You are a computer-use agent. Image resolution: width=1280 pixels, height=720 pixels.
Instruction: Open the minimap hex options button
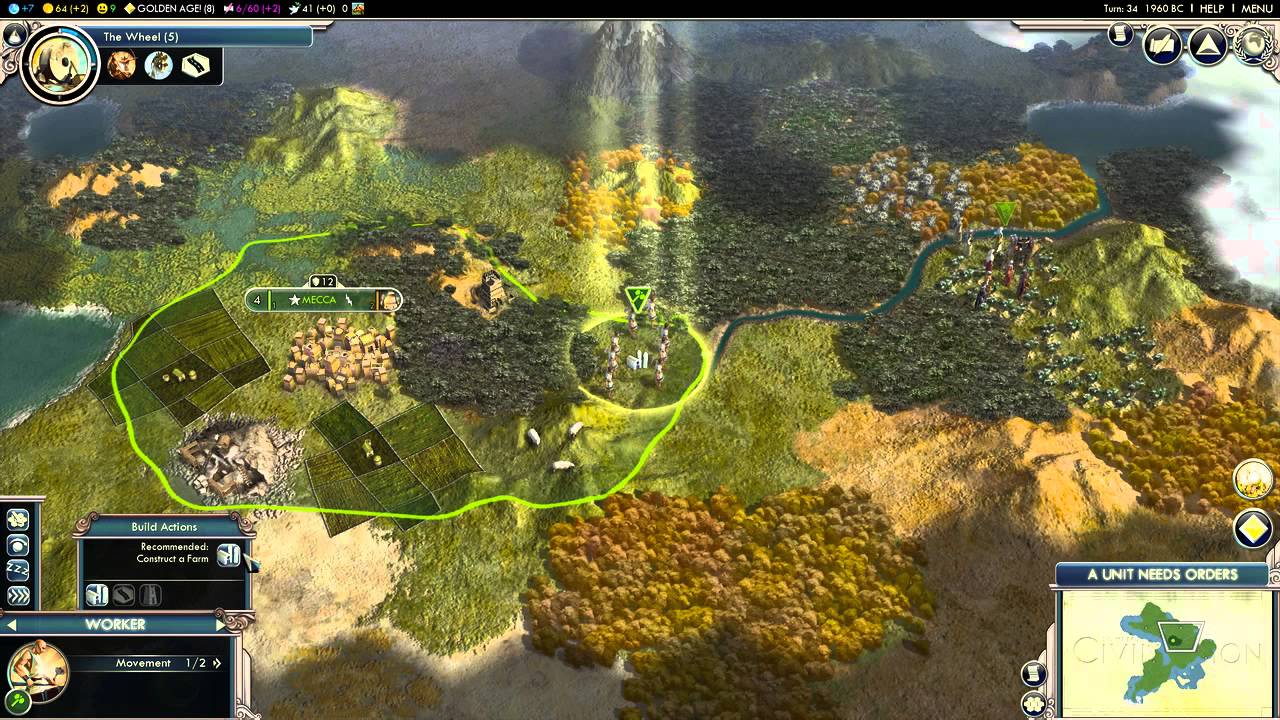[1034, 704]
